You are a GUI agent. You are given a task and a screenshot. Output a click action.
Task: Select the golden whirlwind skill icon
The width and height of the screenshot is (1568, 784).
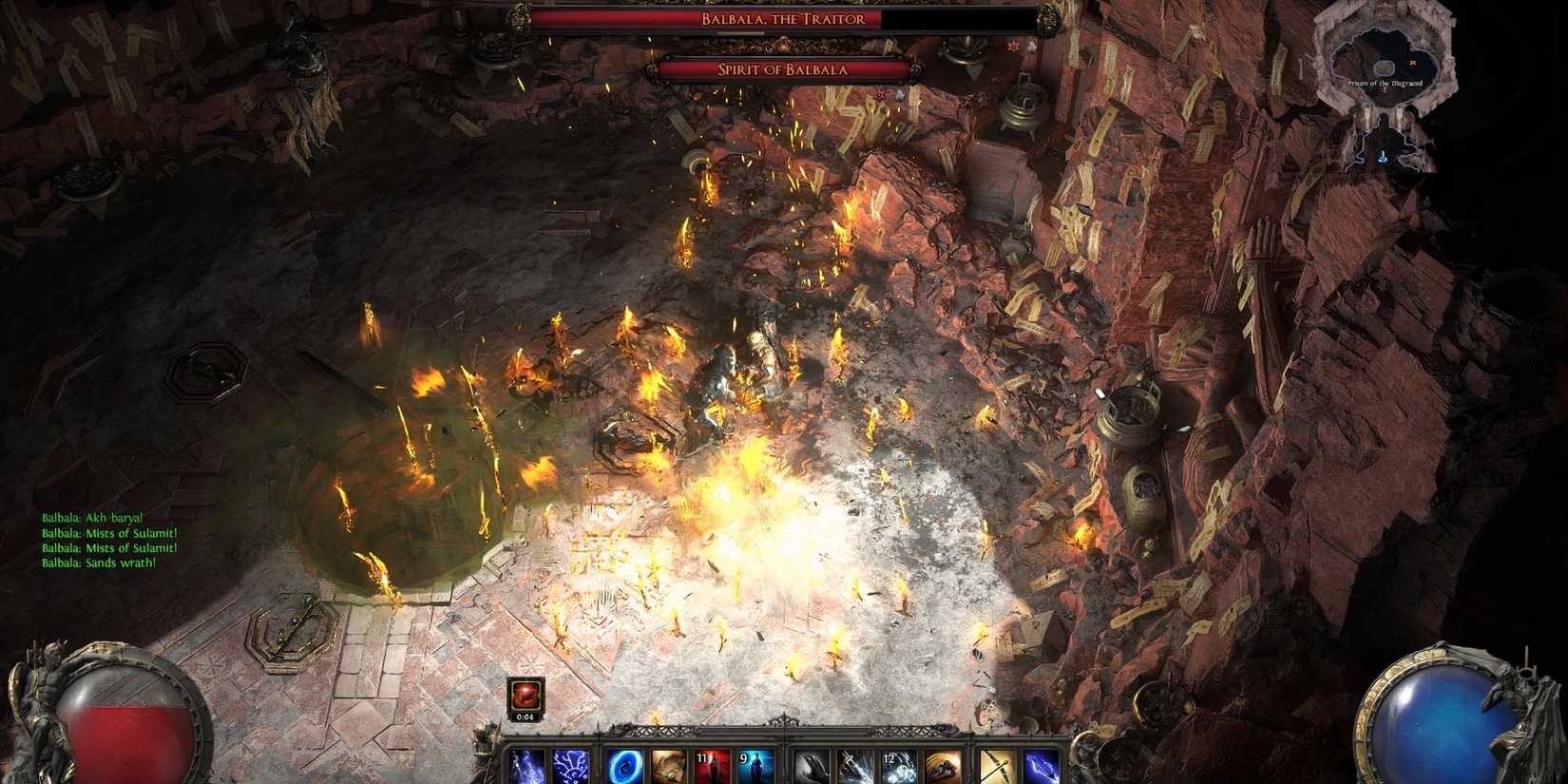[x=941, y=765]
